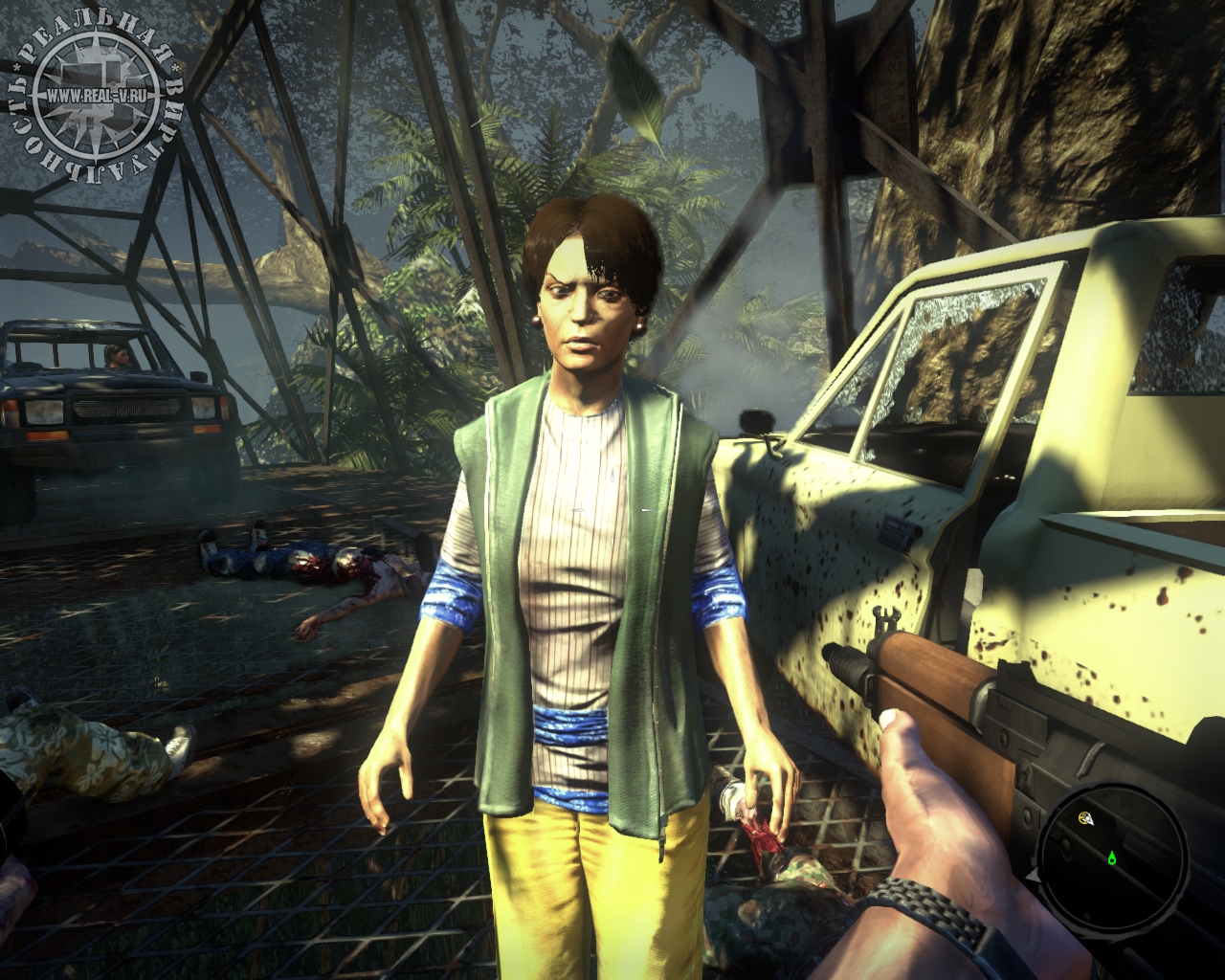
Task: Select the green marker on the minimap
Action: coord(1112,858)
